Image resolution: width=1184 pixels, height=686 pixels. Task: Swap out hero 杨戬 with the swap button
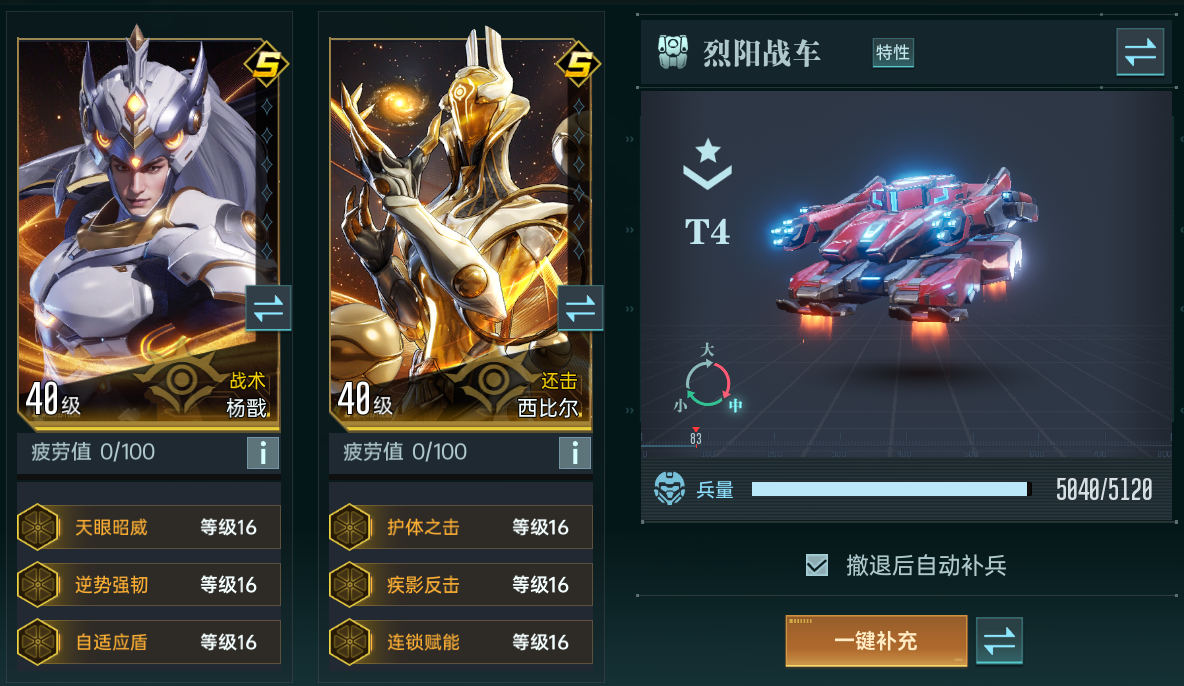(x=268, y=308)
